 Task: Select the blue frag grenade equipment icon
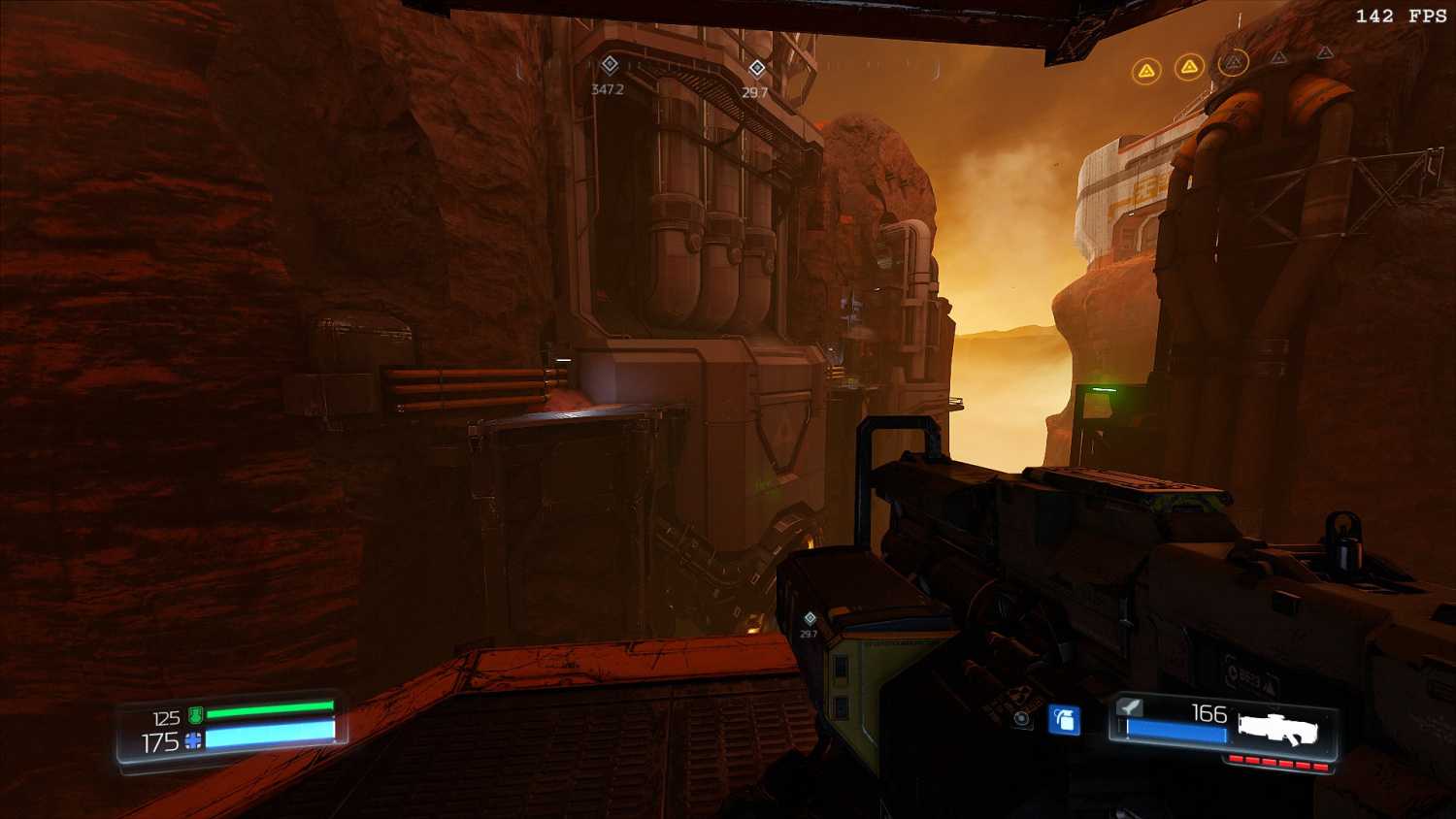tap(1064, 720)
